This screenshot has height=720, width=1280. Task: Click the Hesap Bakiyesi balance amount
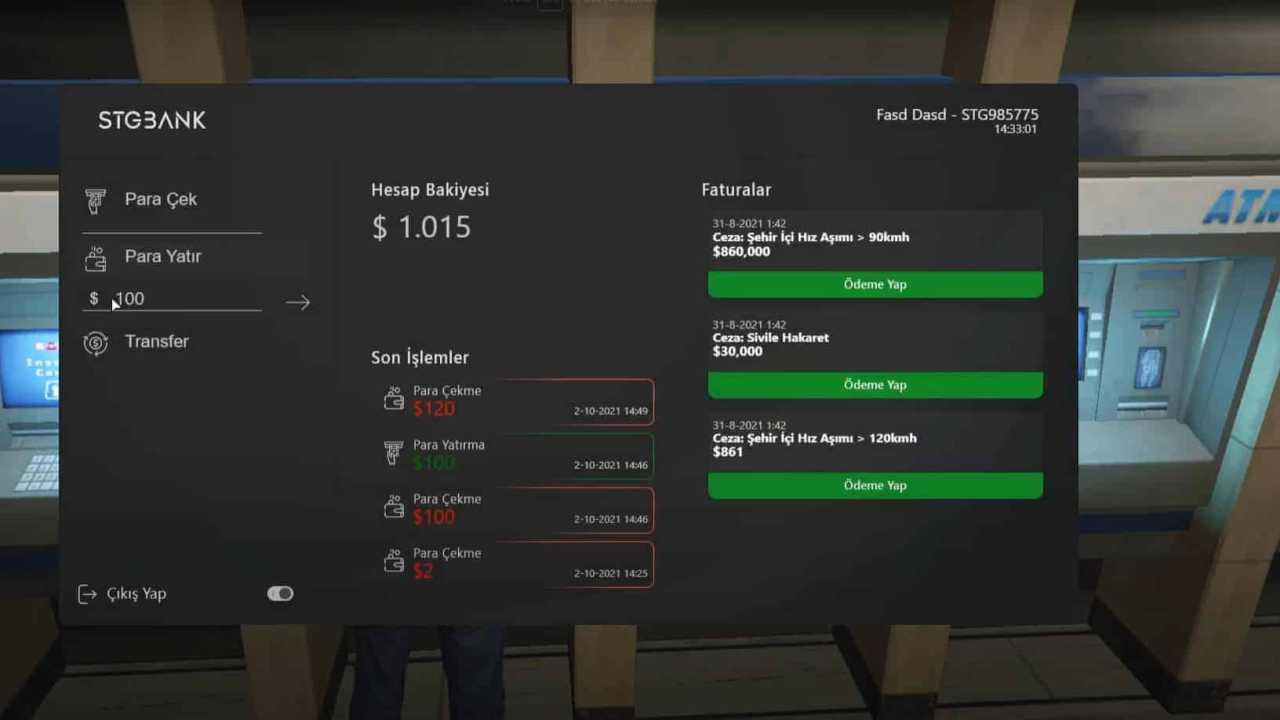click(421, 227)
